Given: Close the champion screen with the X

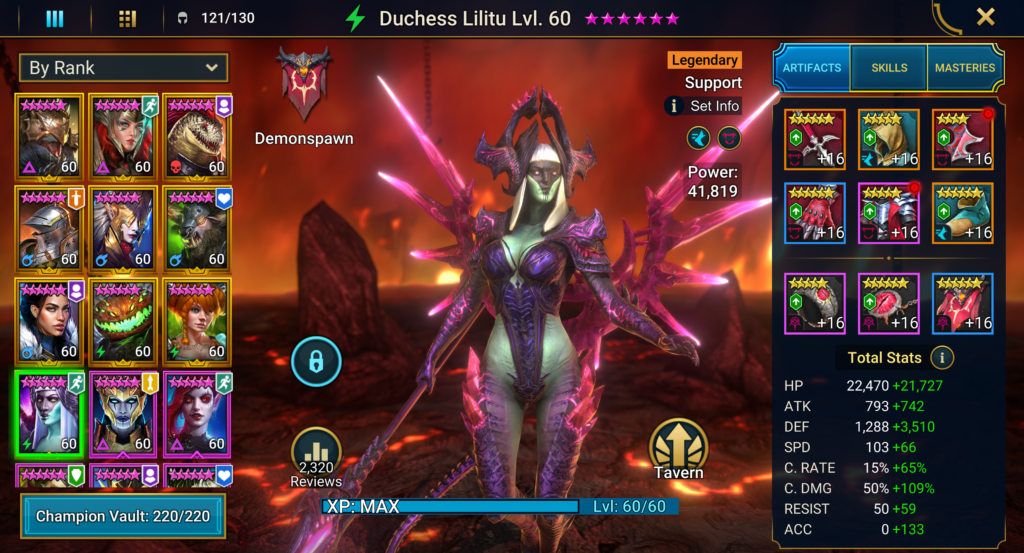Looking at the screenshot, I should point(985,17).
